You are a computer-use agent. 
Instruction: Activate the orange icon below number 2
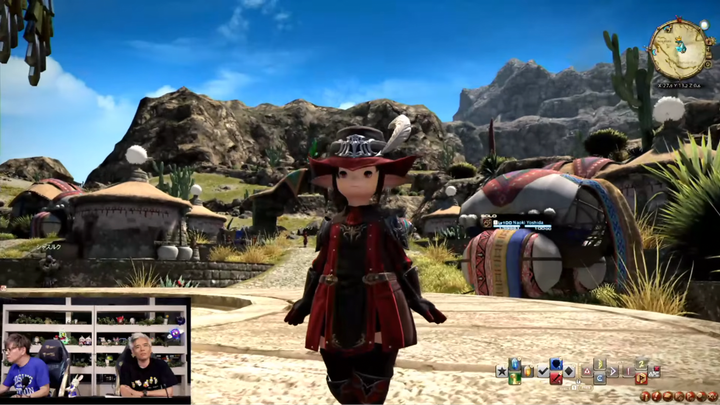click(641, 378)
